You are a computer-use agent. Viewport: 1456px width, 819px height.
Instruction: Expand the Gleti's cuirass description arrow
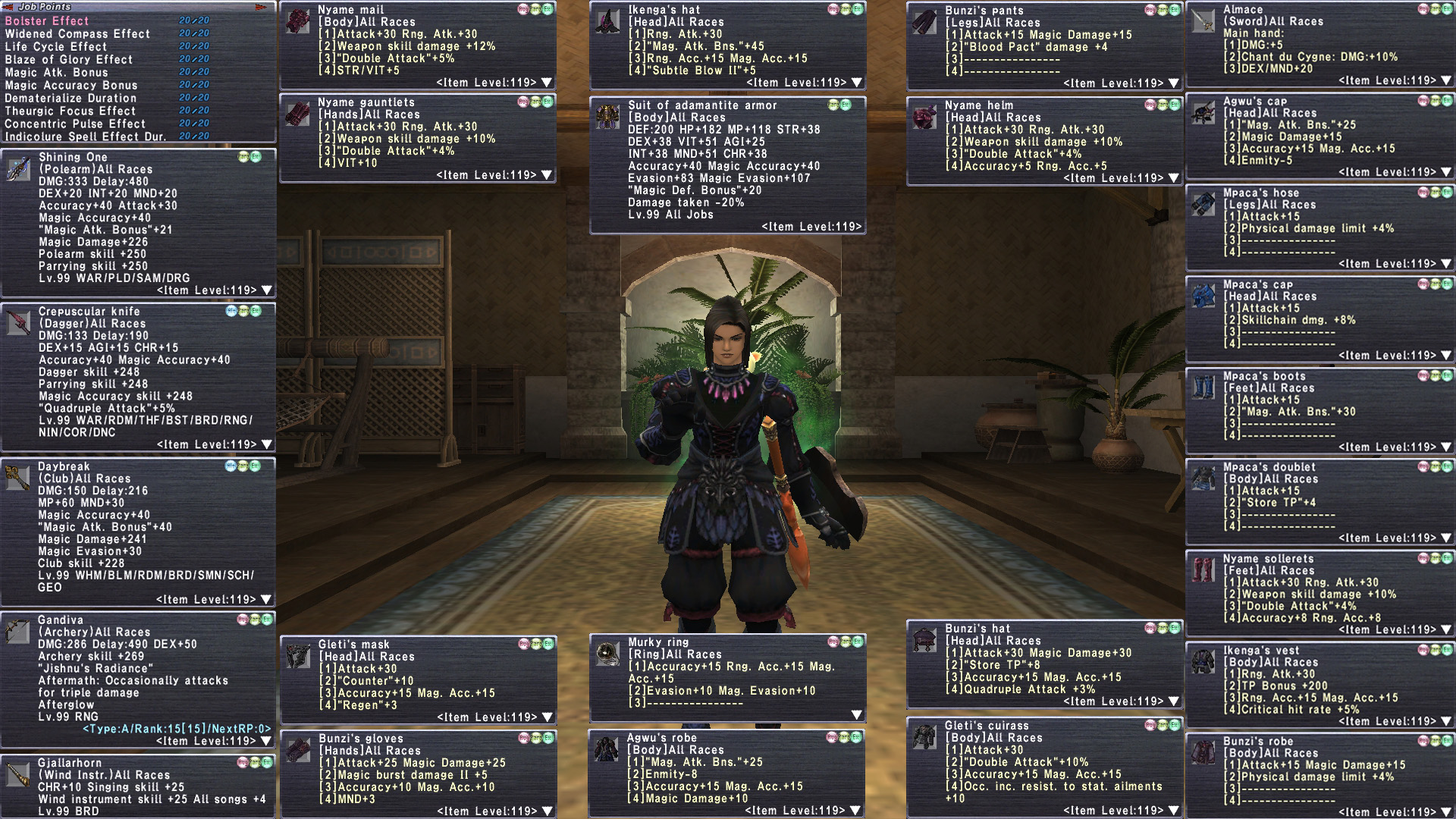pyautogui.click(x=1174, y=811)
